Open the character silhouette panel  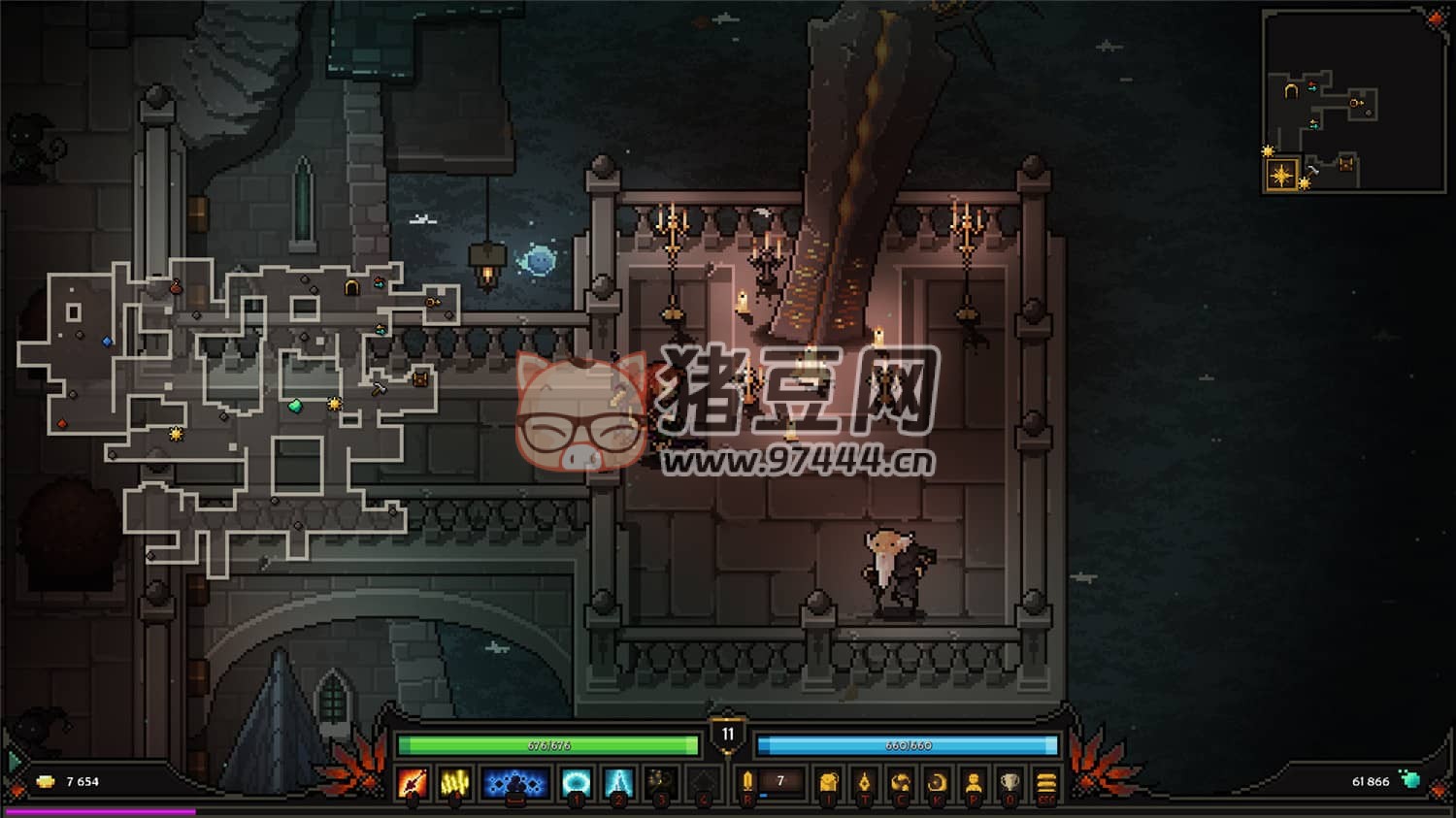tap(974, 782)
